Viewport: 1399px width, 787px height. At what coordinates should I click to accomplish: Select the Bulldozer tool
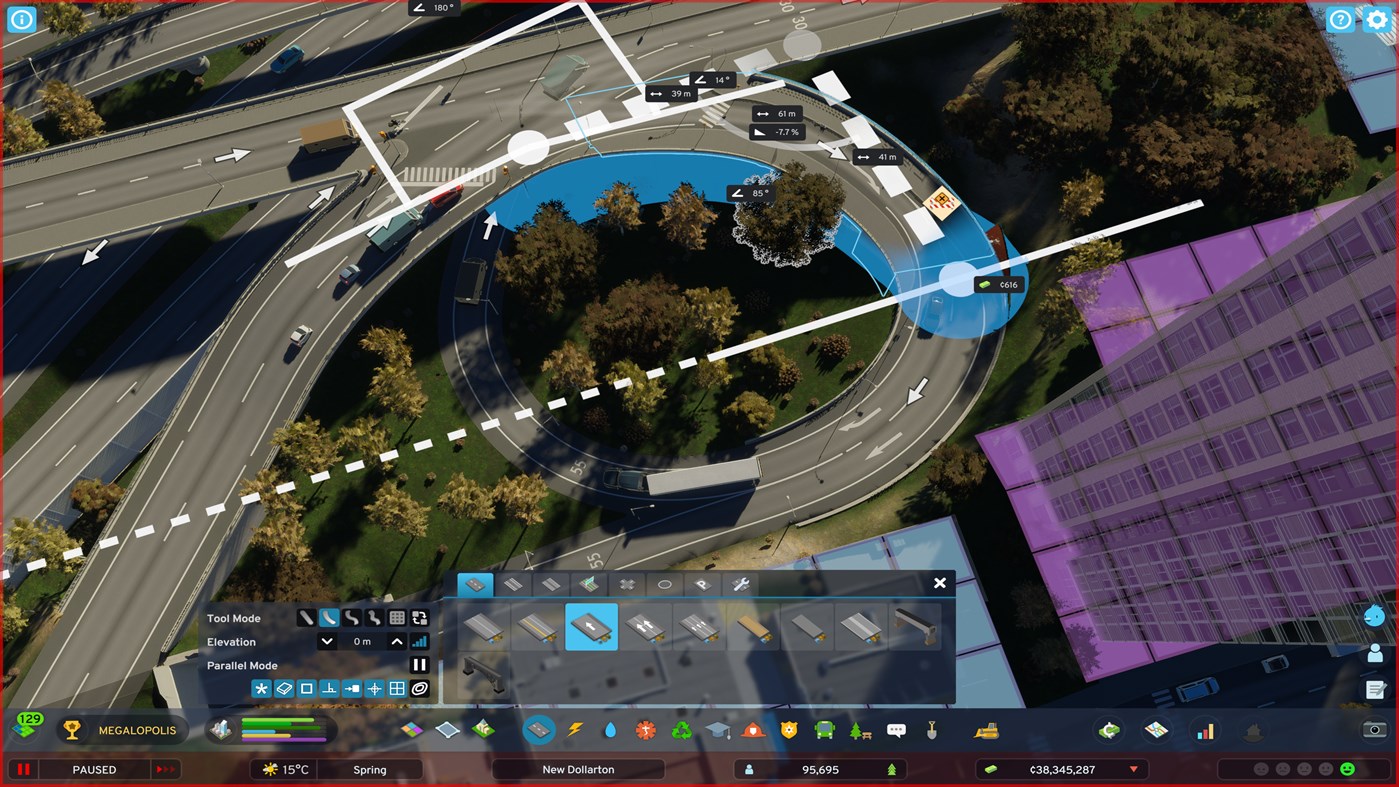(985, 730)
